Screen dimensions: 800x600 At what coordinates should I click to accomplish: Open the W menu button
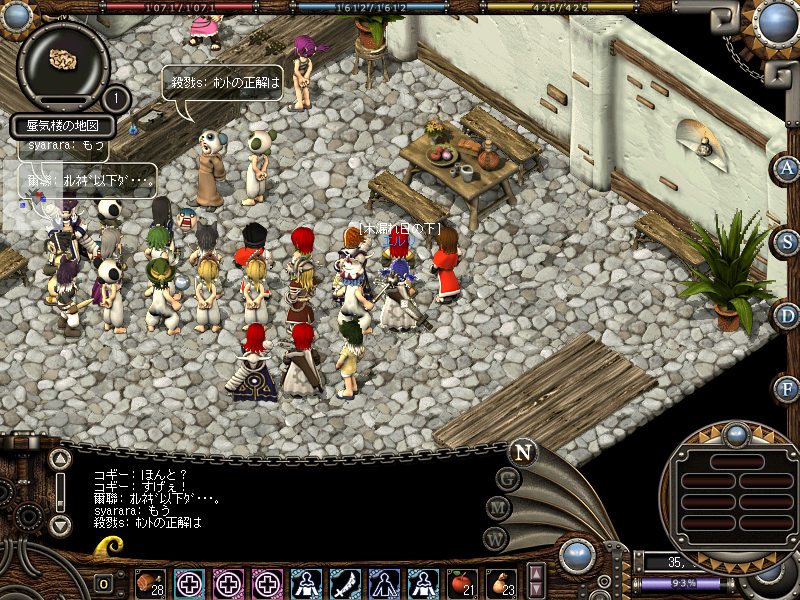point(496,537)
